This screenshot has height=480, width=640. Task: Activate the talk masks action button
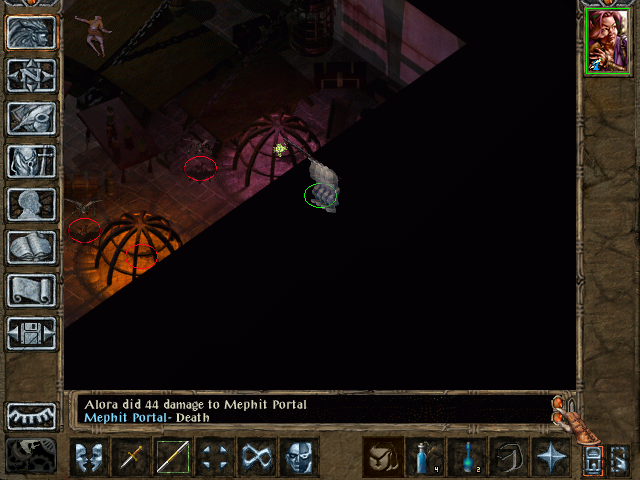[x=89, y=458]
